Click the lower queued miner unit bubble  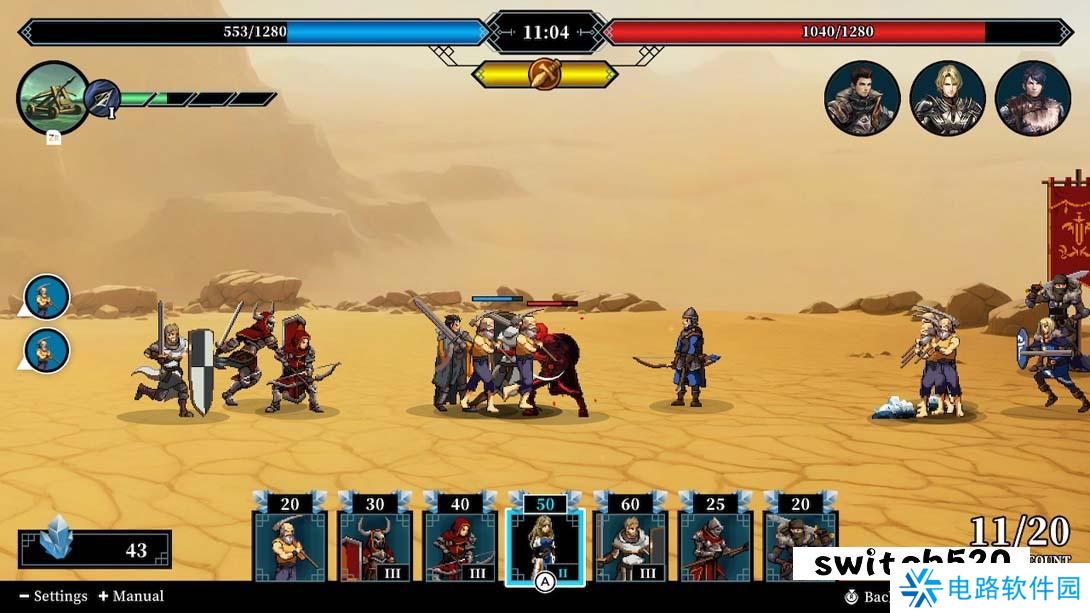pos(47,350)
